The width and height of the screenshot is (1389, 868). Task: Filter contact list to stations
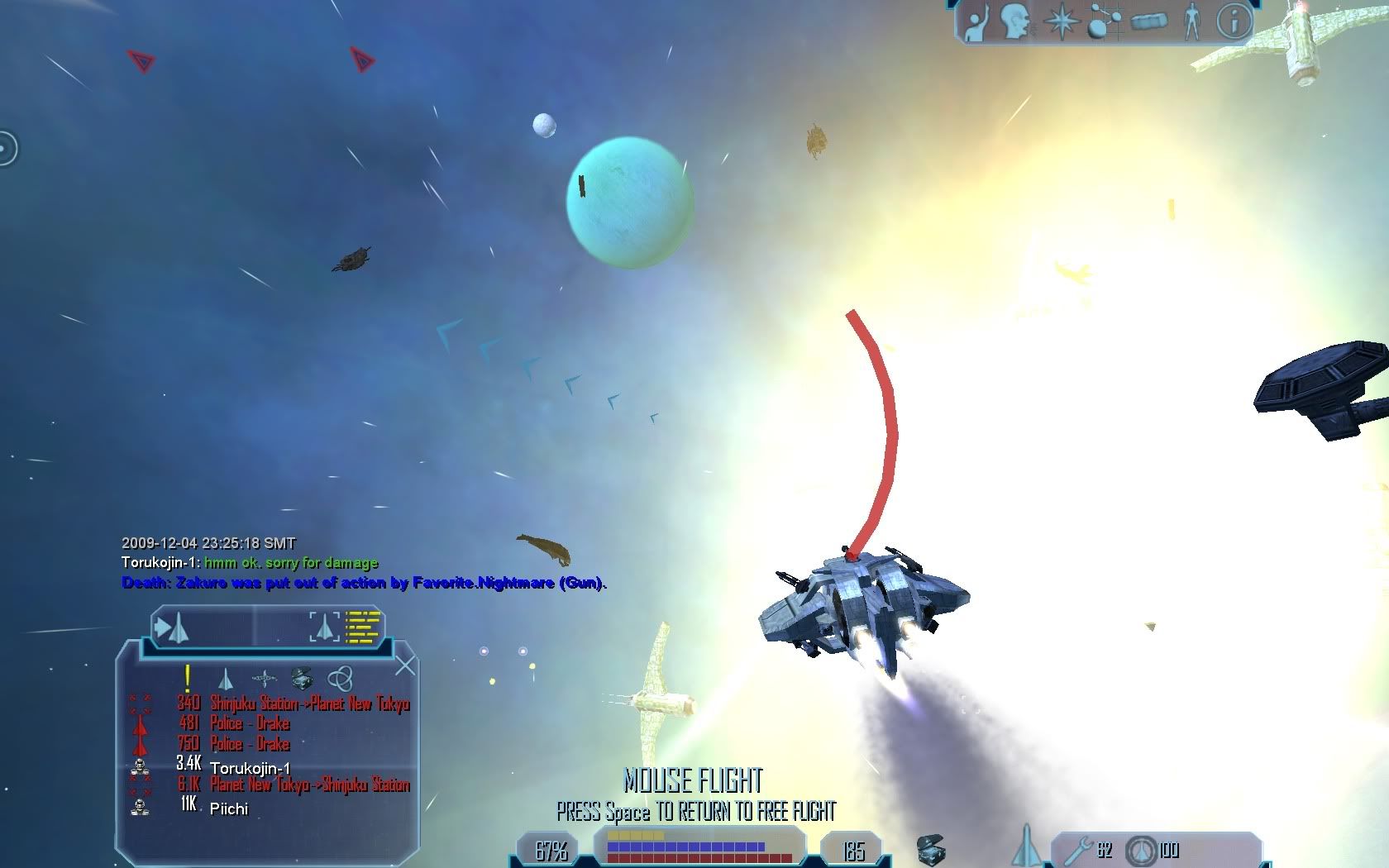pos(264,680)
